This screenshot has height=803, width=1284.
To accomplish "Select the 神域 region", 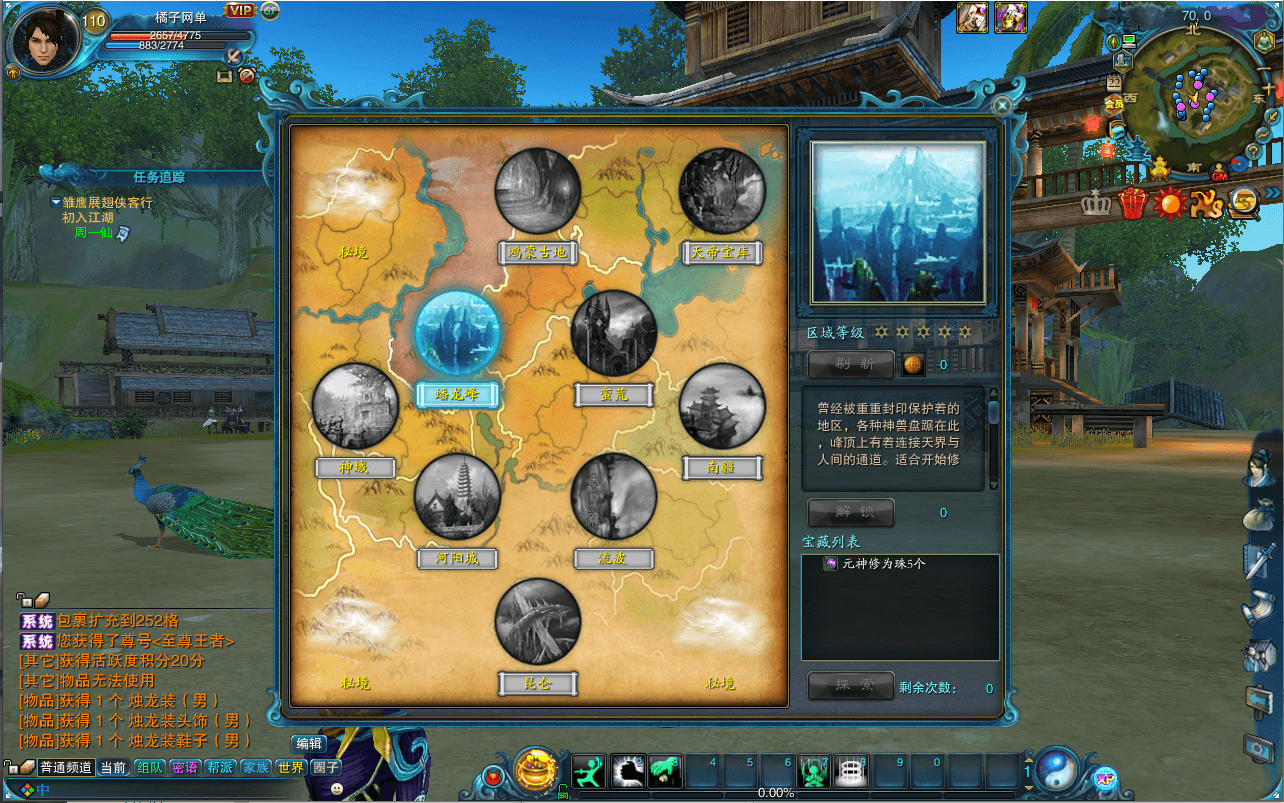I will 355,406.
